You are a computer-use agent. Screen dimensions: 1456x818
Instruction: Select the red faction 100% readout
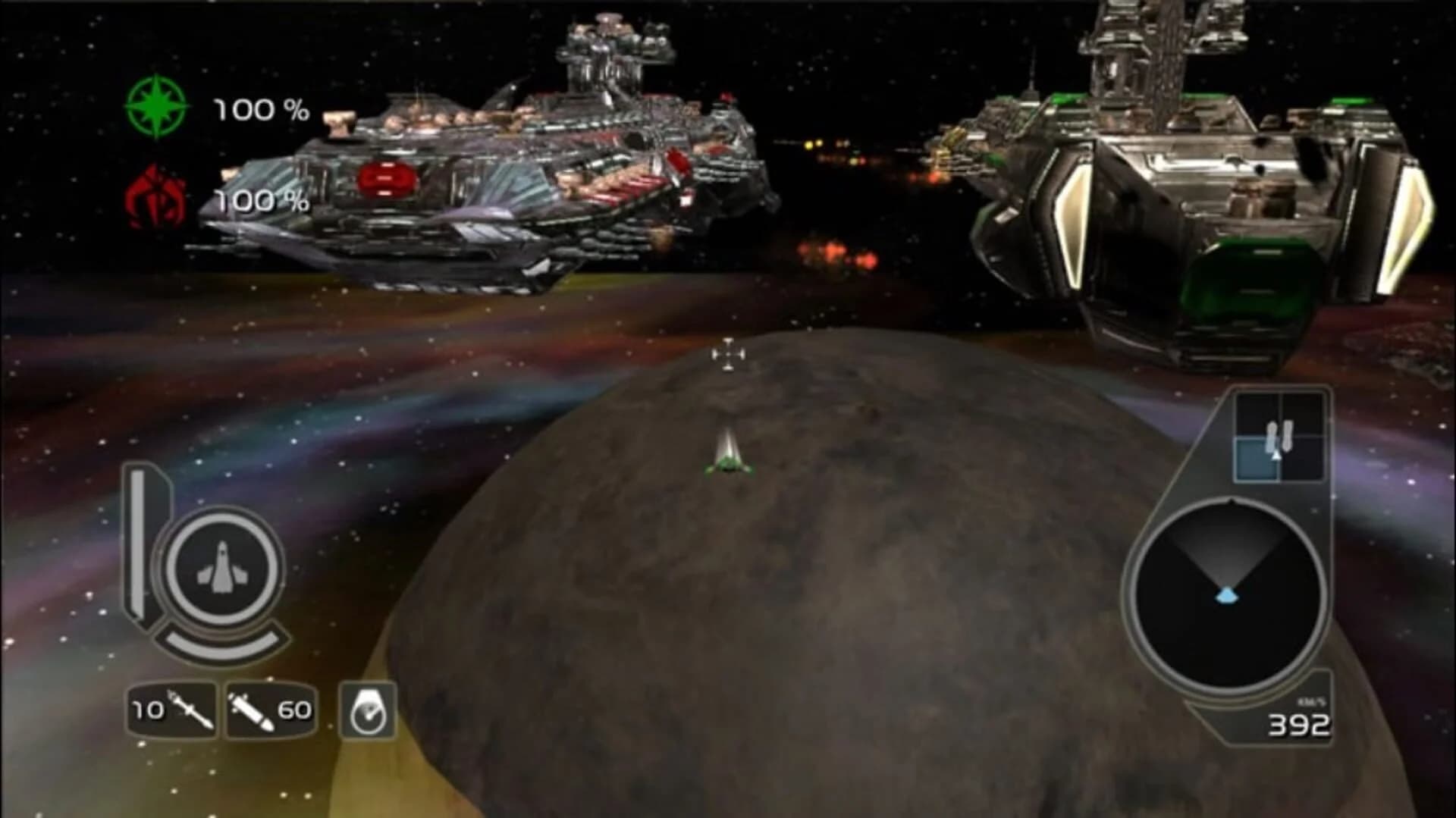[x=262, y=201]
